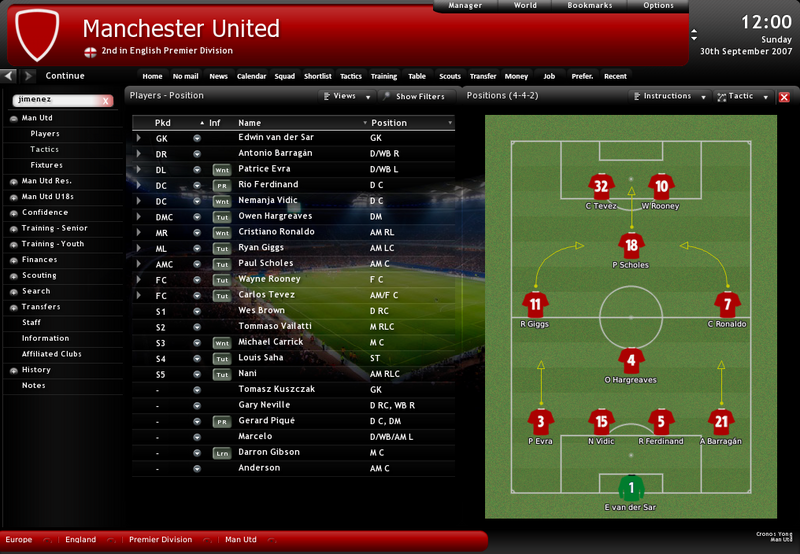This screenshot has width=800, height=554.
Task: Open the Options menu
Action: tap(658, 6)
